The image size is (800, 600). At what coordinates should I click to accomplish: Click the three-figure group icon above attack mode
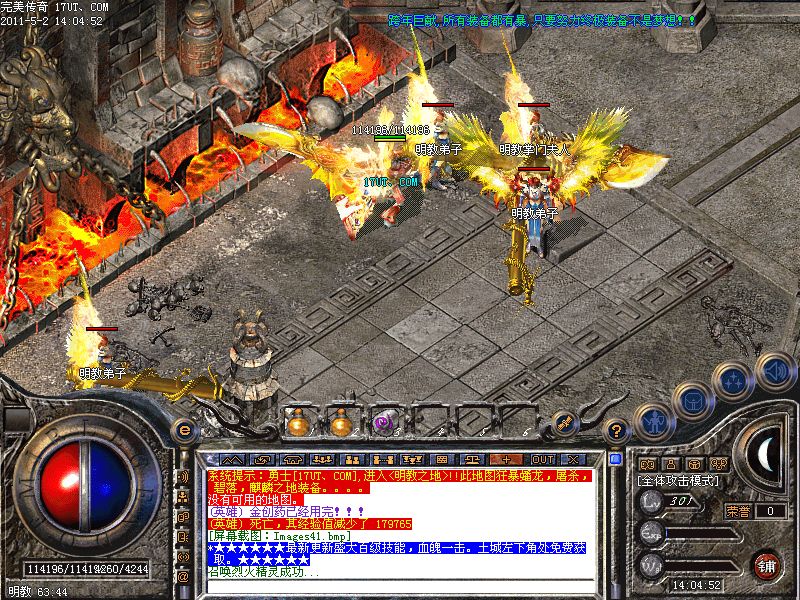[718, 463]
